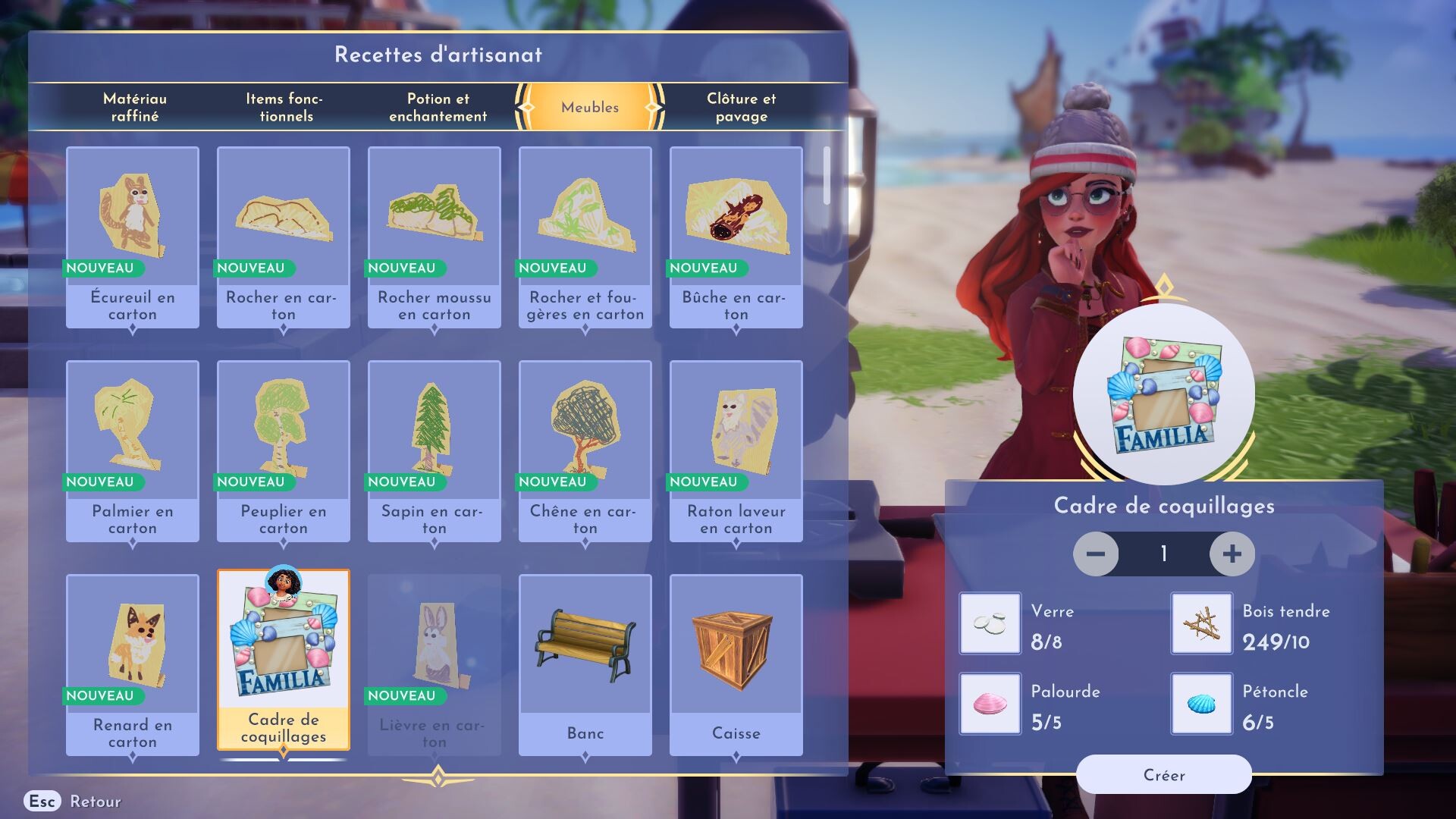Image resolution: width=1456 pixels, height=819 pixels.
Task: Switch to the Potion et enchantement tab
Action: [437, 107]
